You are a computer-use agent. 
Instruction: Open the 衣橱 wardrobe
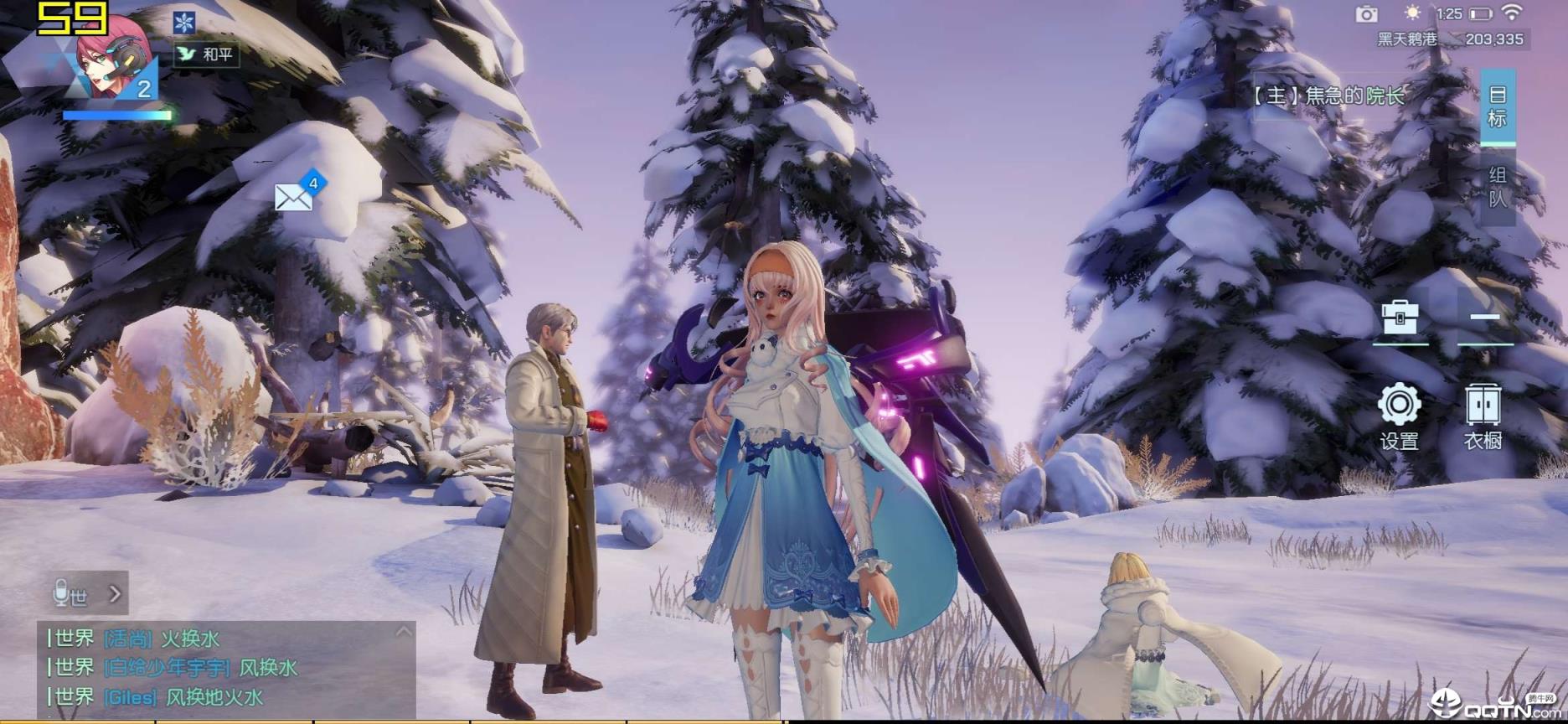(1483, 416)
